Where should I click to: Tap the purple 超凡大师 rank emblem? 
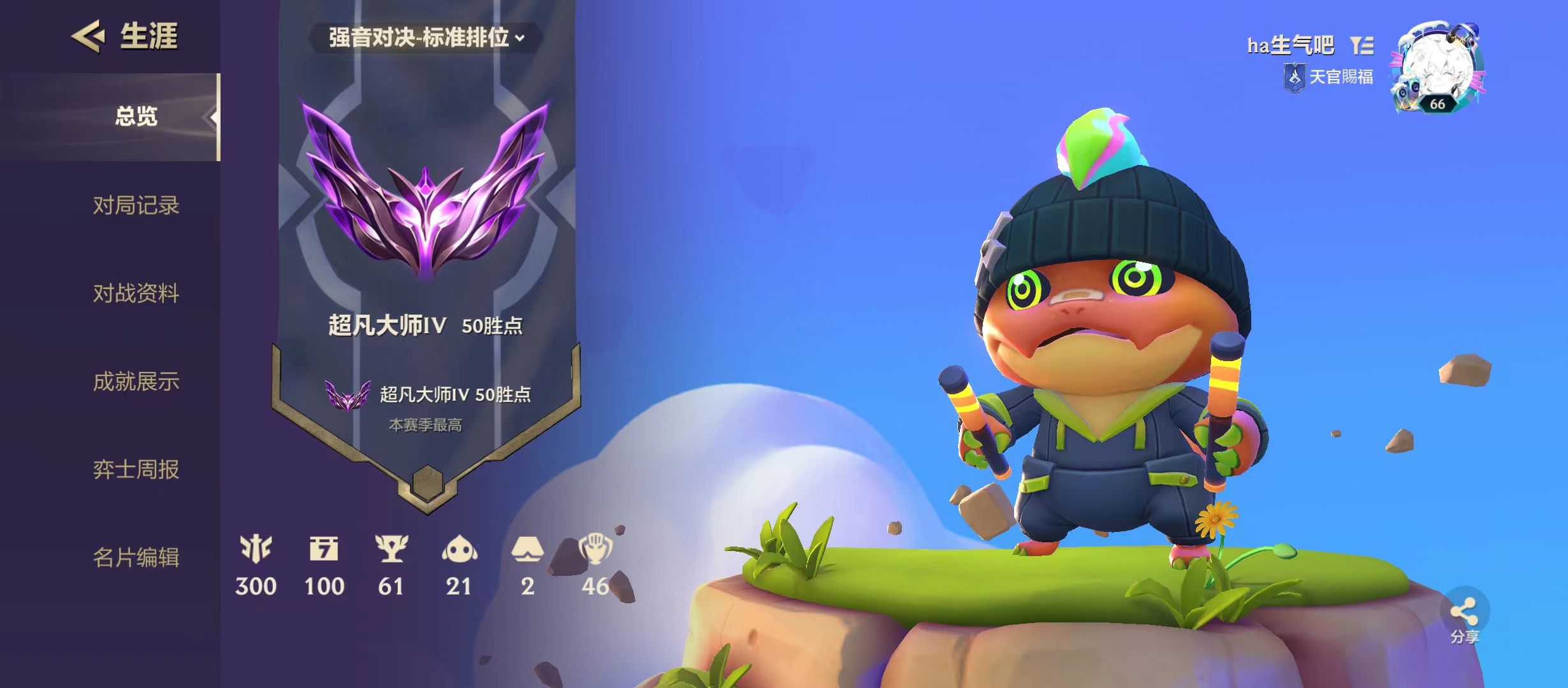[x=426, y=191]
